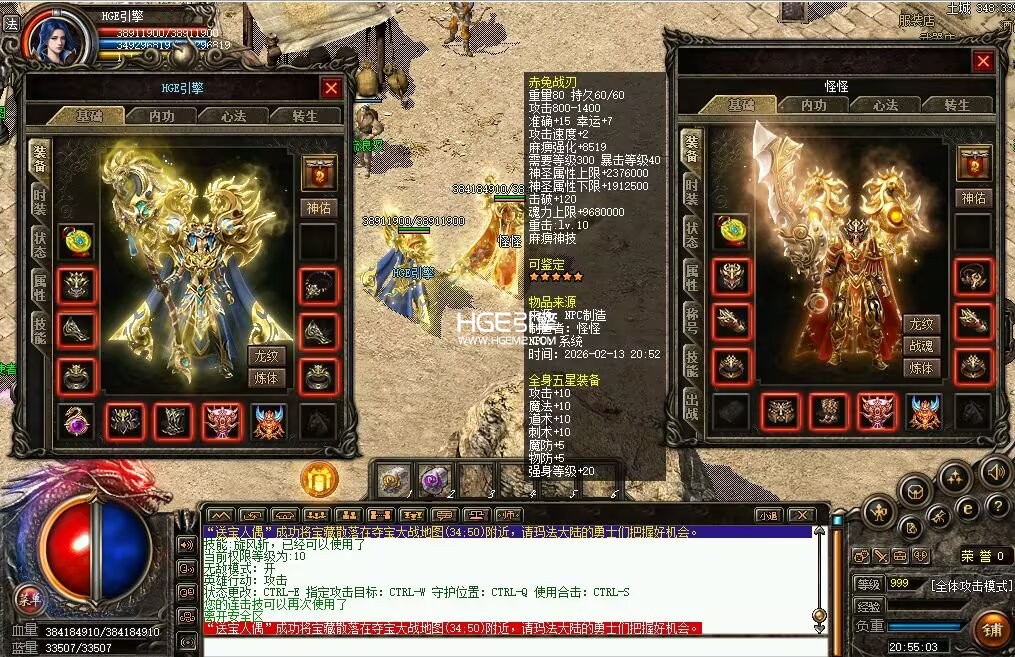Open the 铺 shop button
1015x657 pixels.
pos(991,630)
